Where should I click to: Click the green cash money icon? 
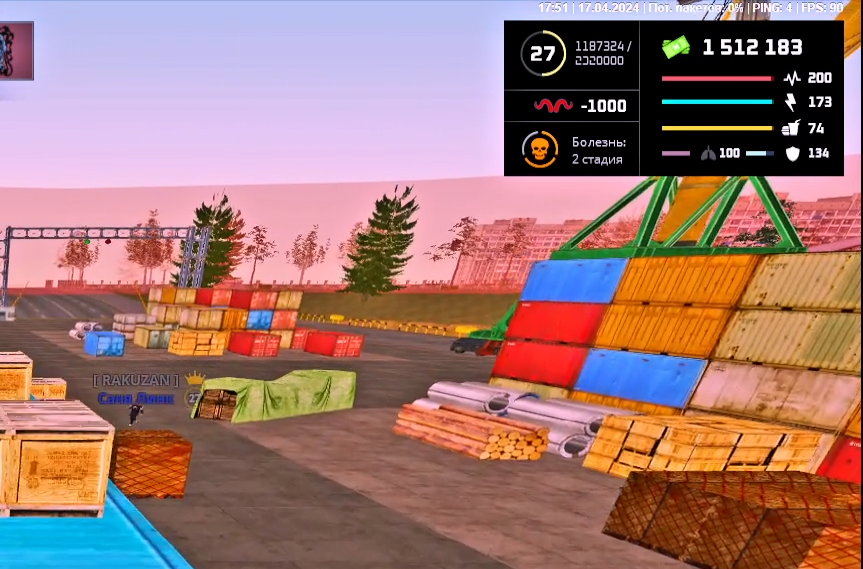click(677, 47)
